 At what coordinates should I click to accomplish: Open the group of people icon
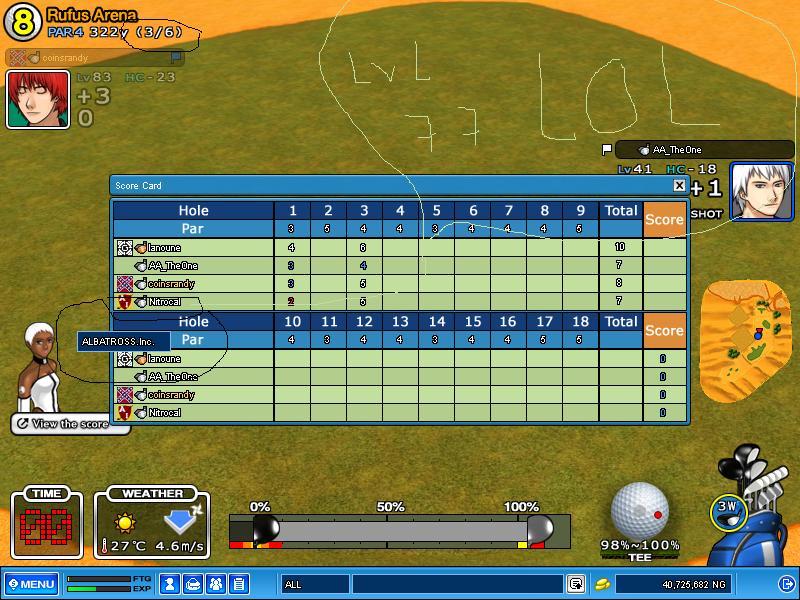click(216, 583)
